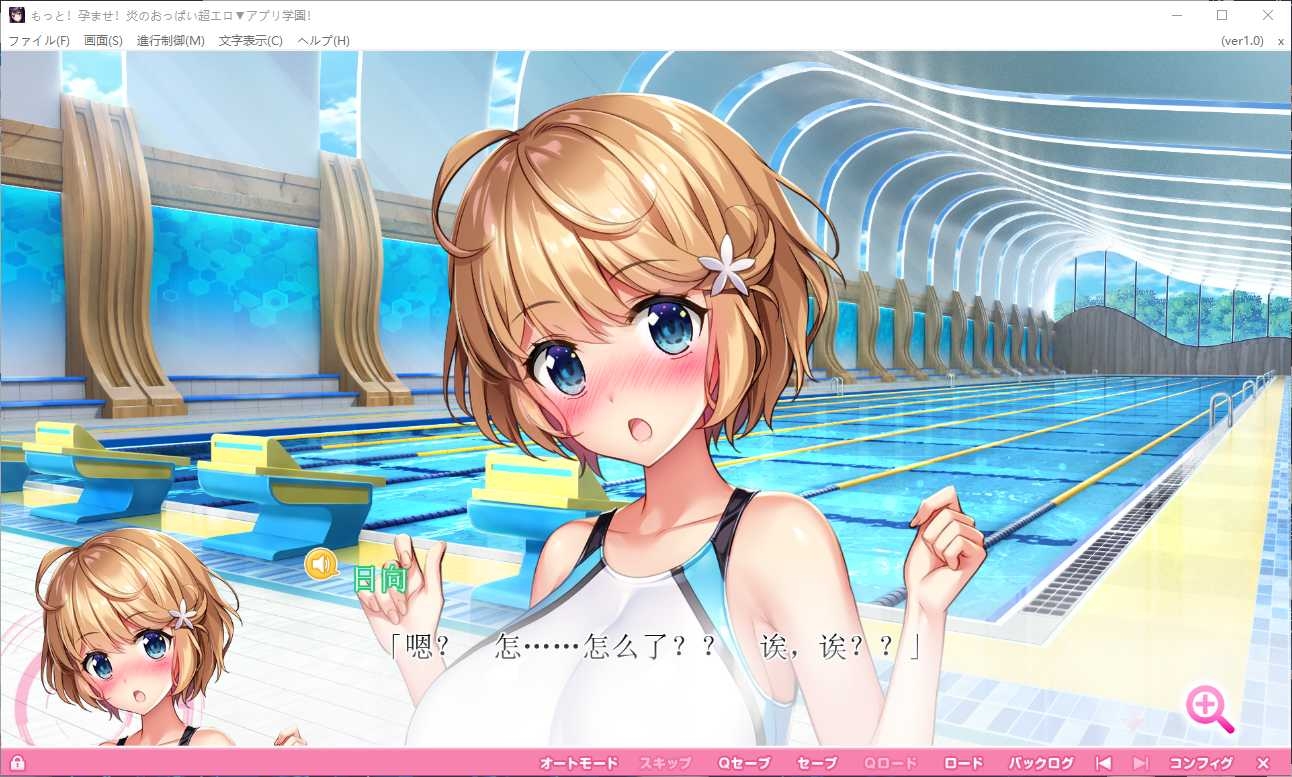
Task: Toggle スキップ (skip) mode
Action: [x=667, y=762]
